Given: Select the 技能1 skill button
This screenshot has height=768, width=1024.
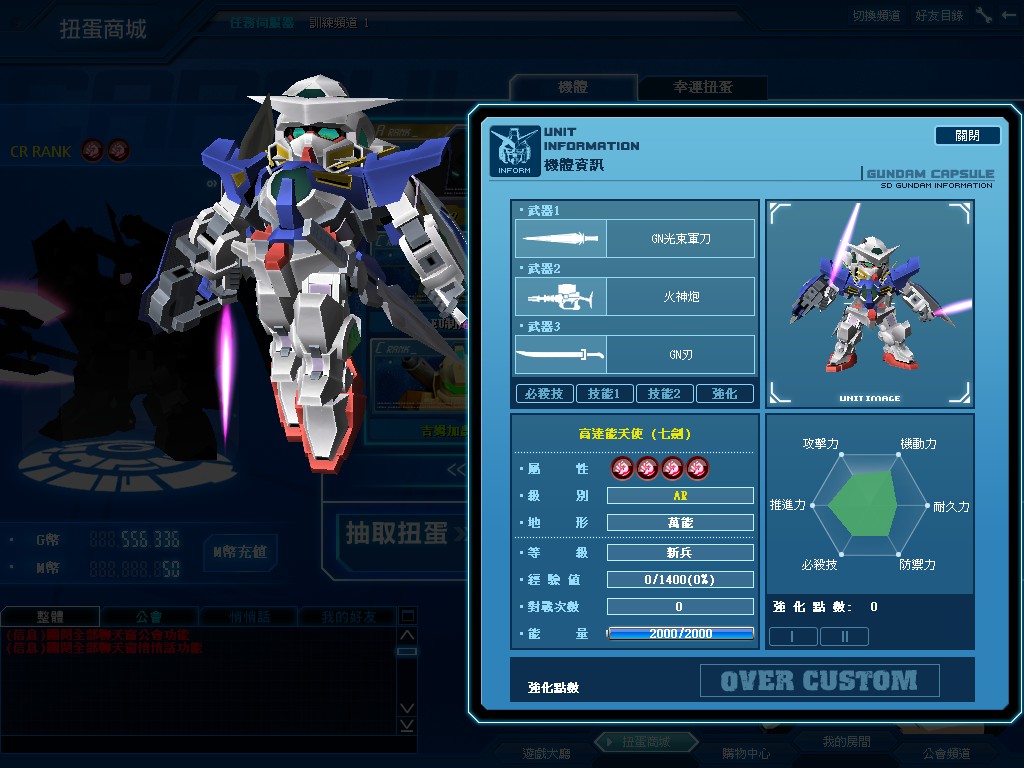Looking at the screenshot, I should pyautogui.click(x=604, y=394).
